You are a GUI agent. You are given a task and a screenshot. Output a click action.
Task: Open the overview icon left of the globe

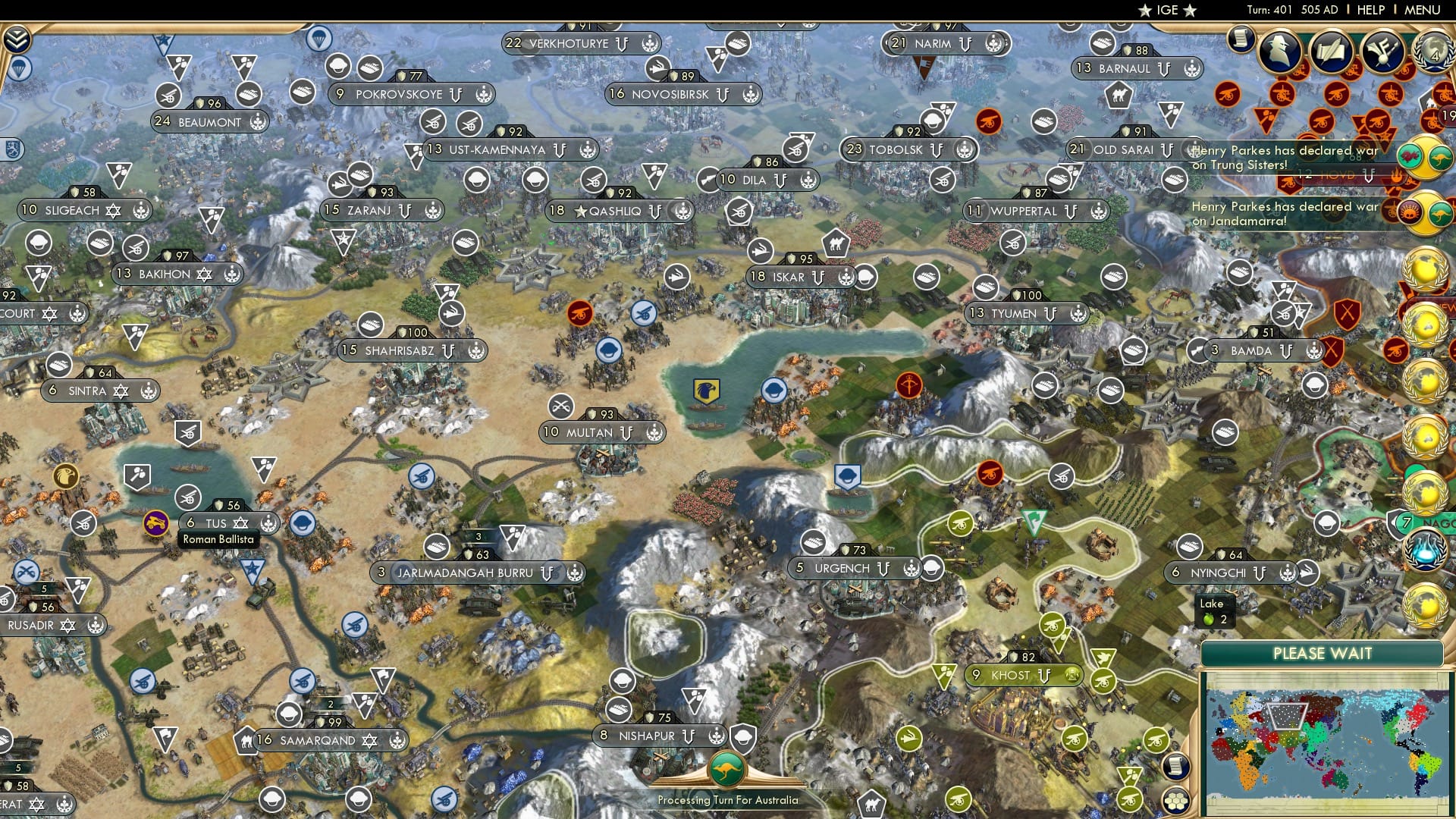coord(1382,51)
